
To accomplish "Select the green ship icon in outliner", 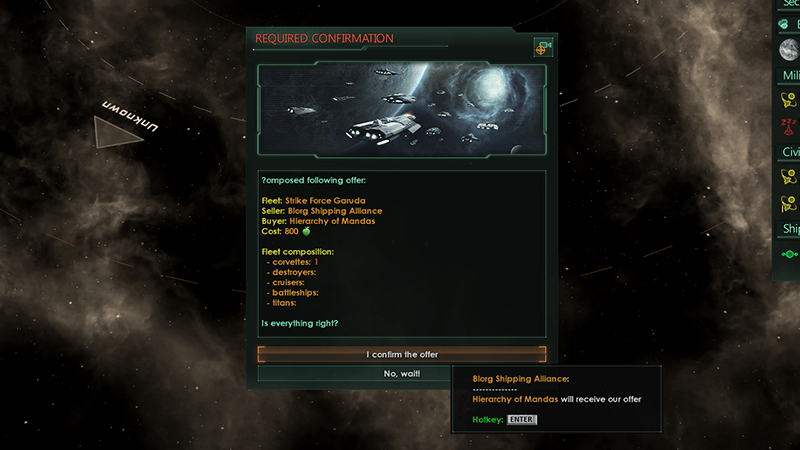I will pos(788,254).
